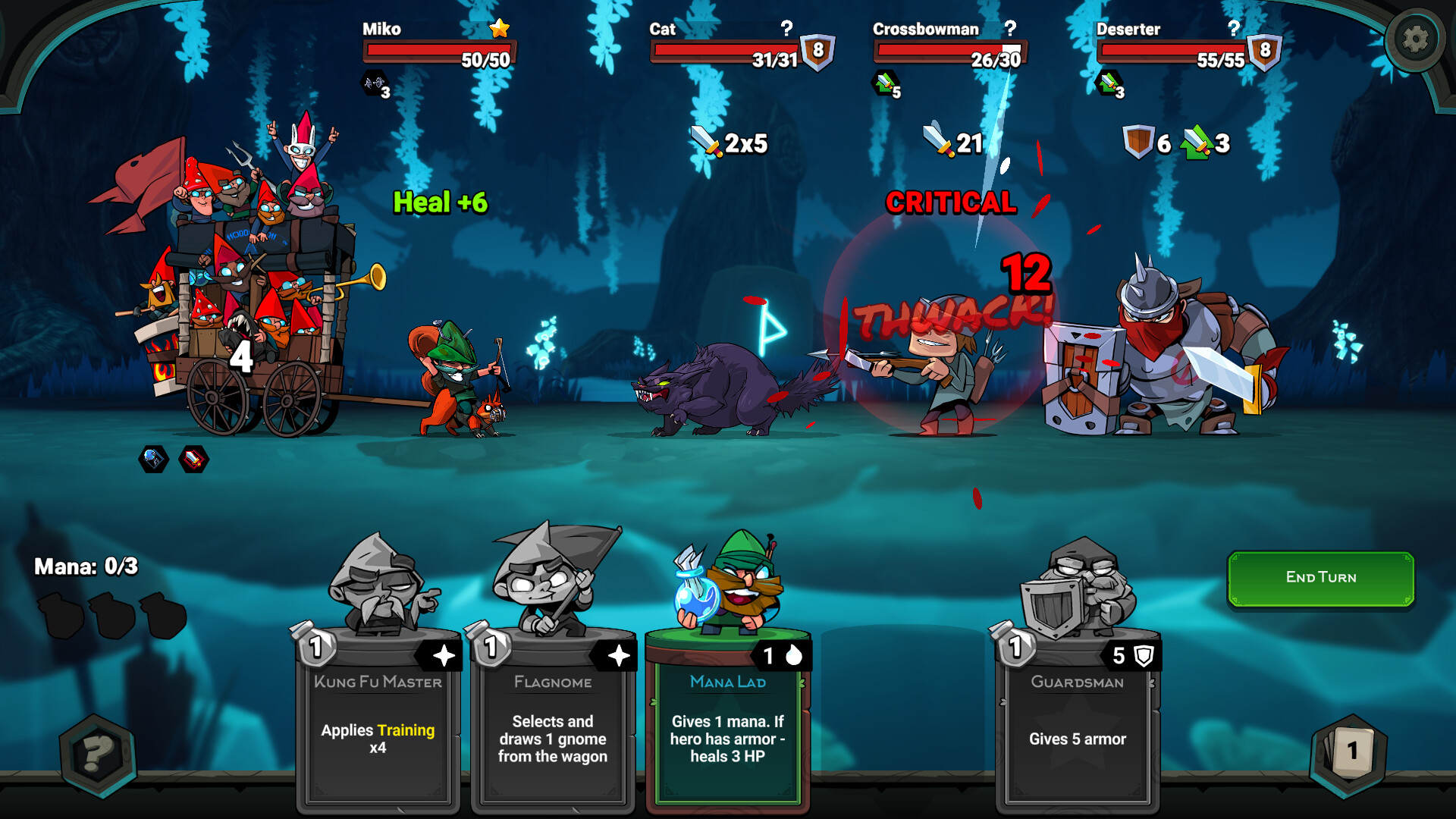View the draw pile deck icon
Viewport: 1456px width, 819px height.
[x=1349, y=753]
